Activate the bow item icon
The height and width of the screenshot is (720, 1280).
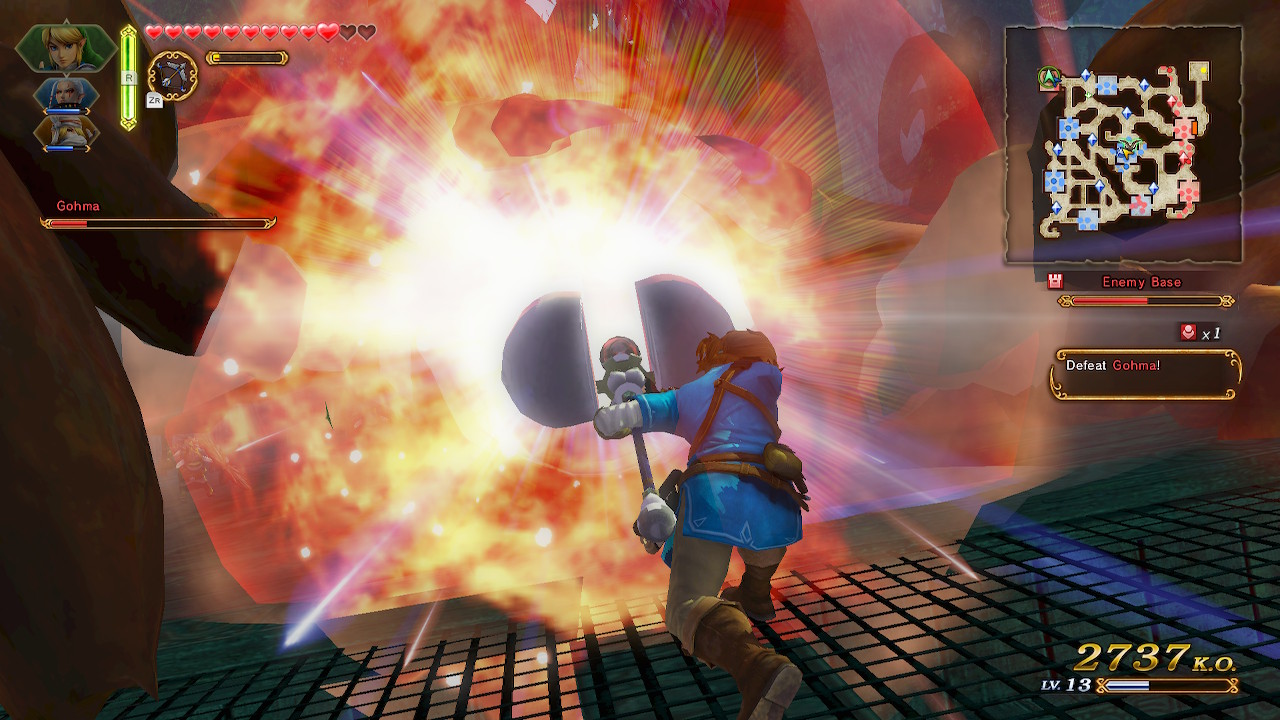(173, 75)
